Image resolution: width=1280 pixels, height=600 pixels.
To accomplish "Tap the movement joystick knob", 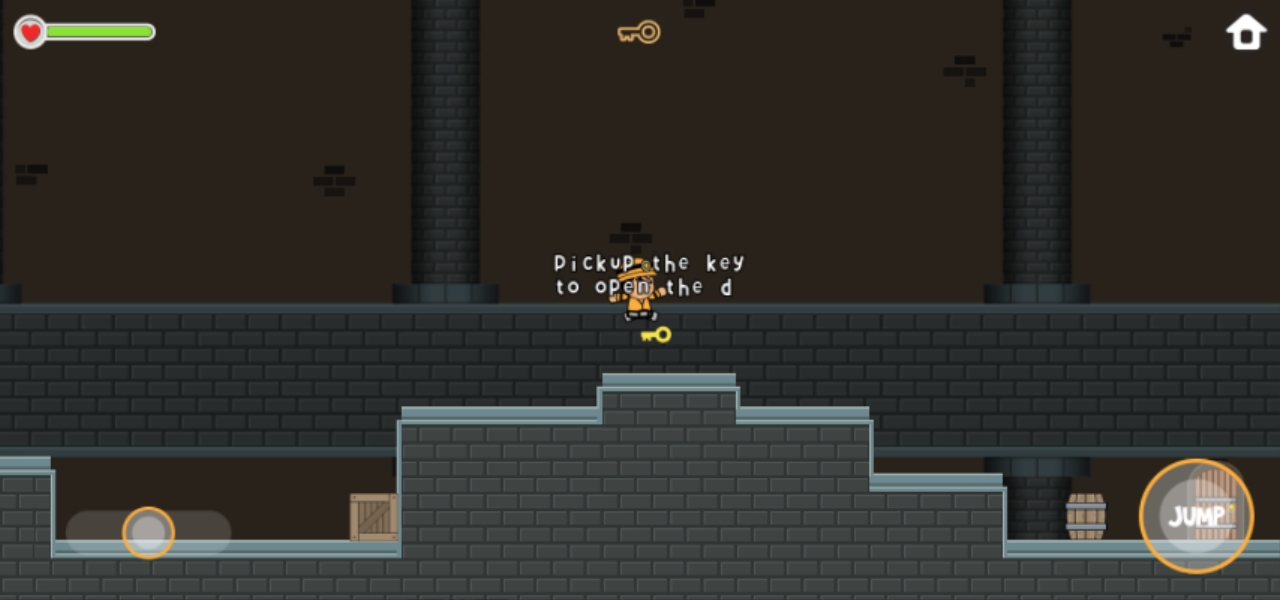I will (x=148, y=533).
